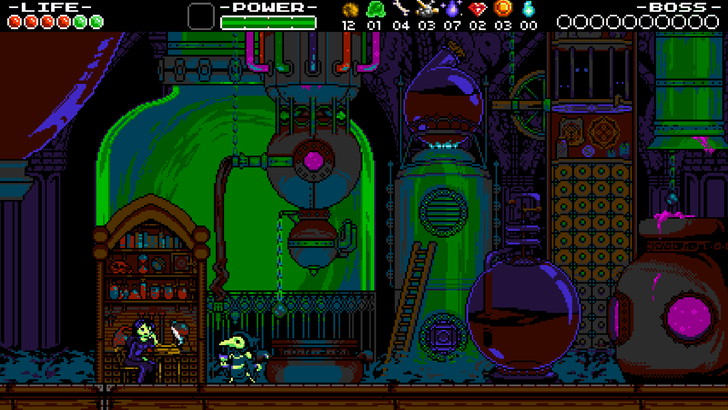728x410 pixels.
Task: Select the purple potion flask icon
Action: [452, 9]
